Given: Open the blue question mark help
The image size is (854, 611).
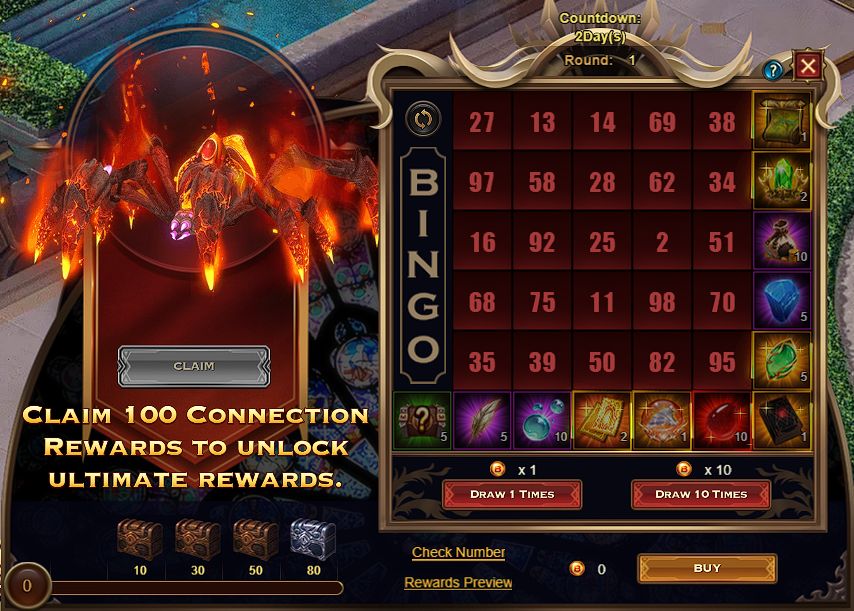Looking at the screenshot, I should [772, 70].
